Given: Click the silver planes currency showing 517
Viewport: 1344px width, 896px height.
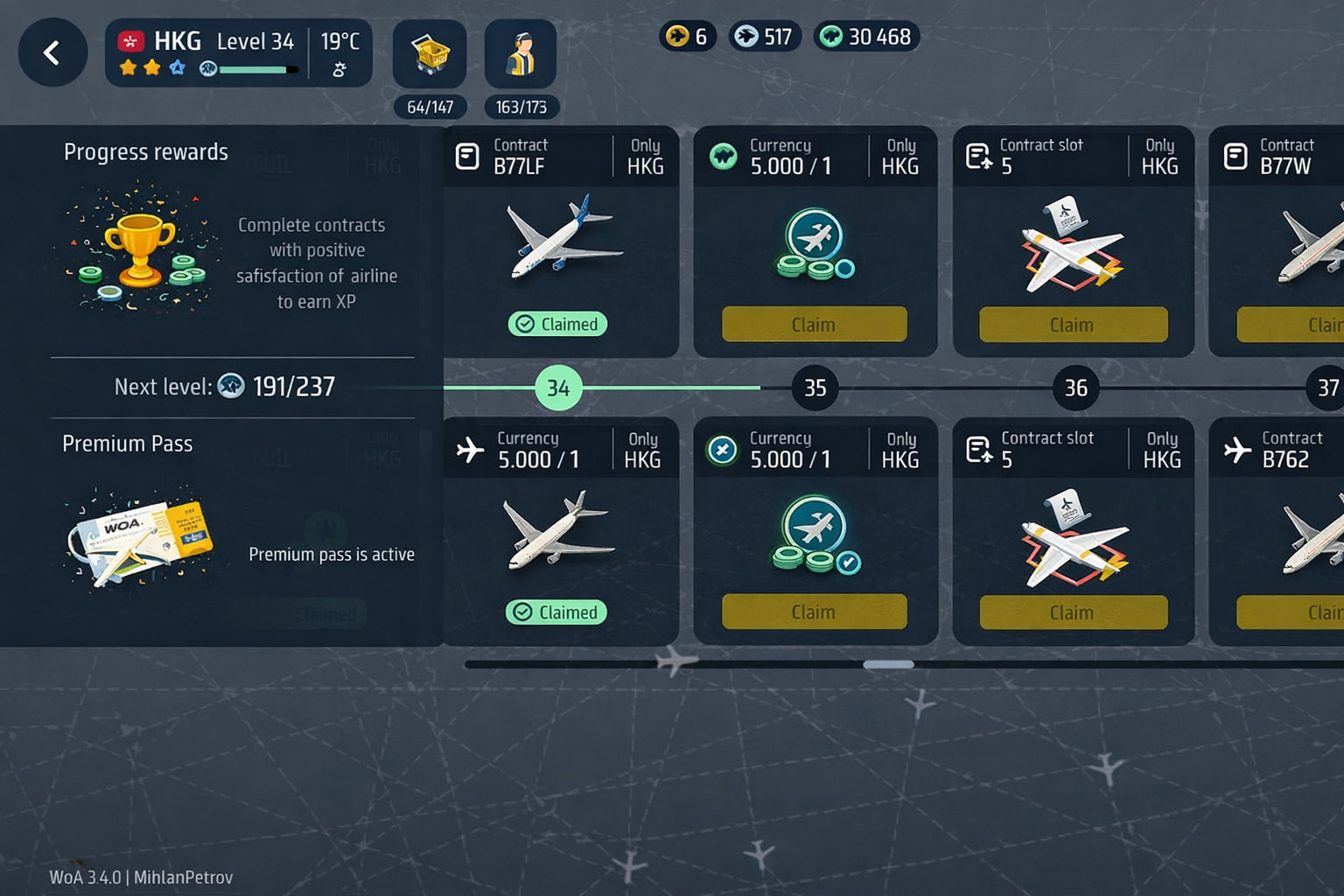Looking at the screenshot, I should coord(765,36).
